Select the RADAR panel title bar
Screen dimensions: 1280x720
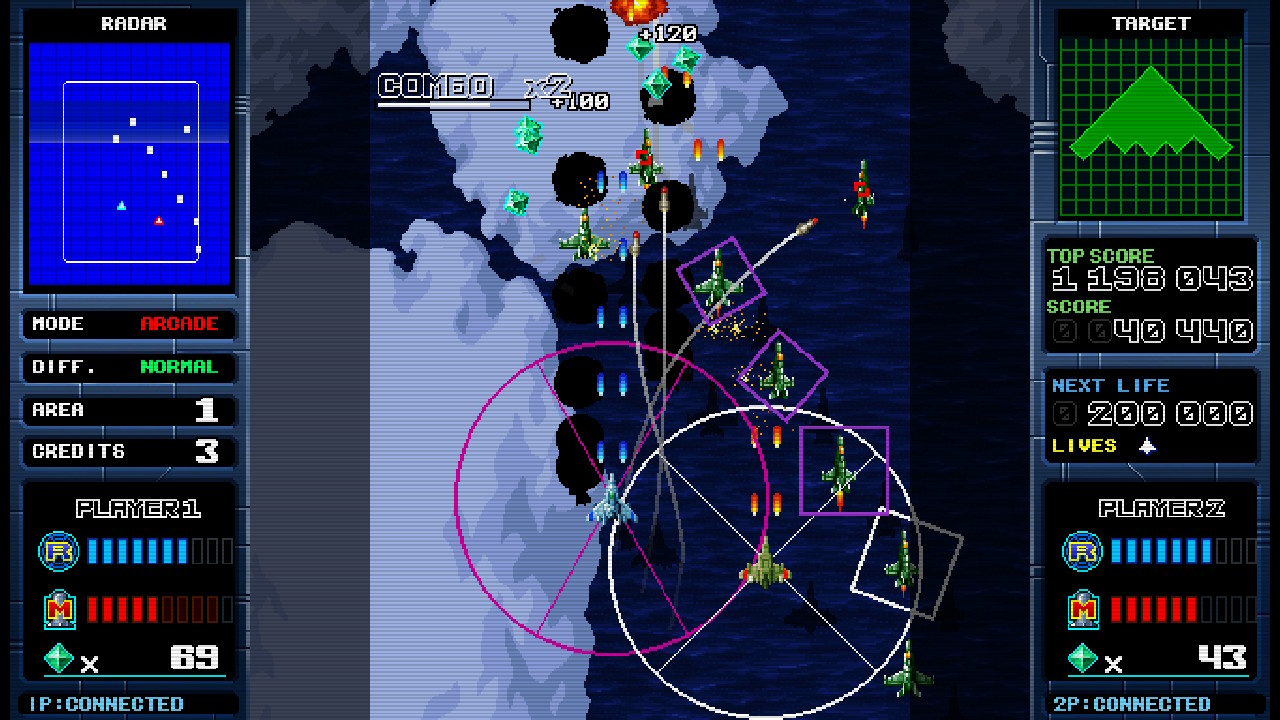(x=132, y=23)
